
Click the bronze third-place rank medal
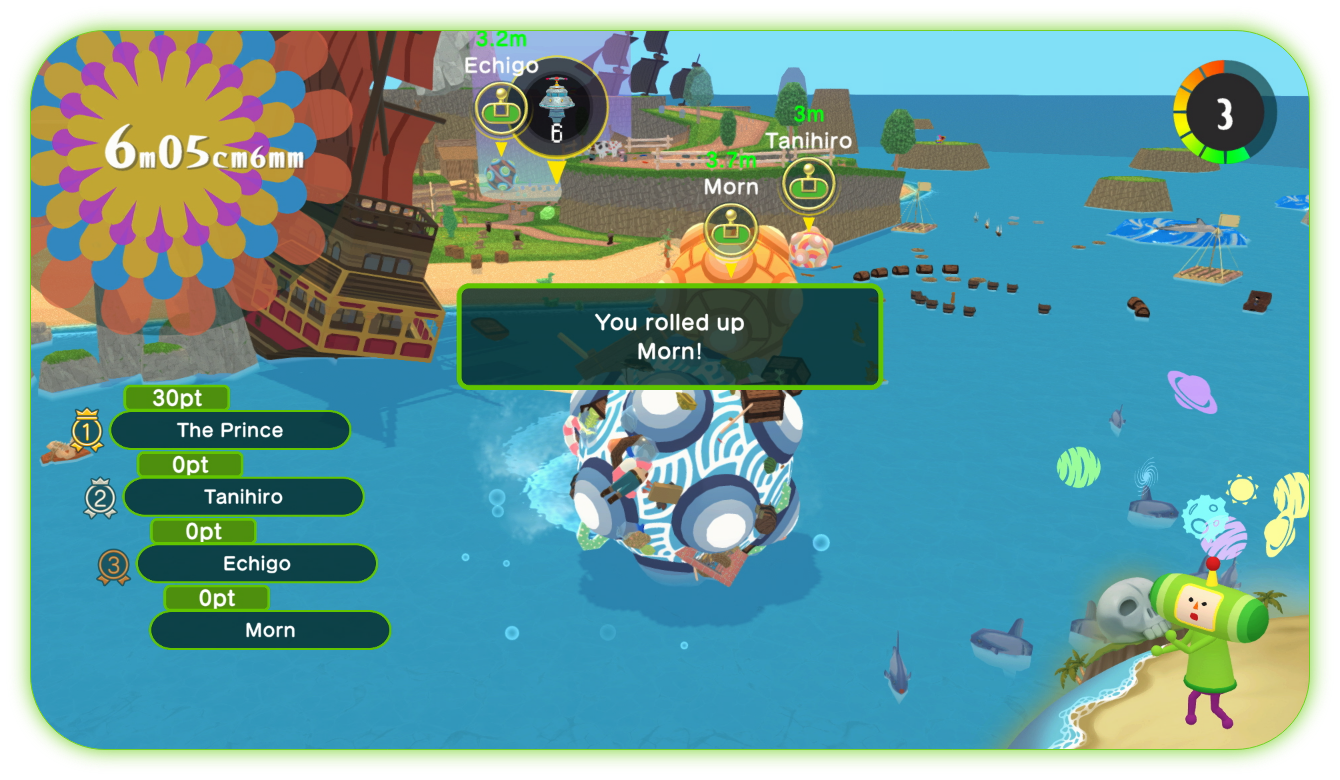pos(113,562)
